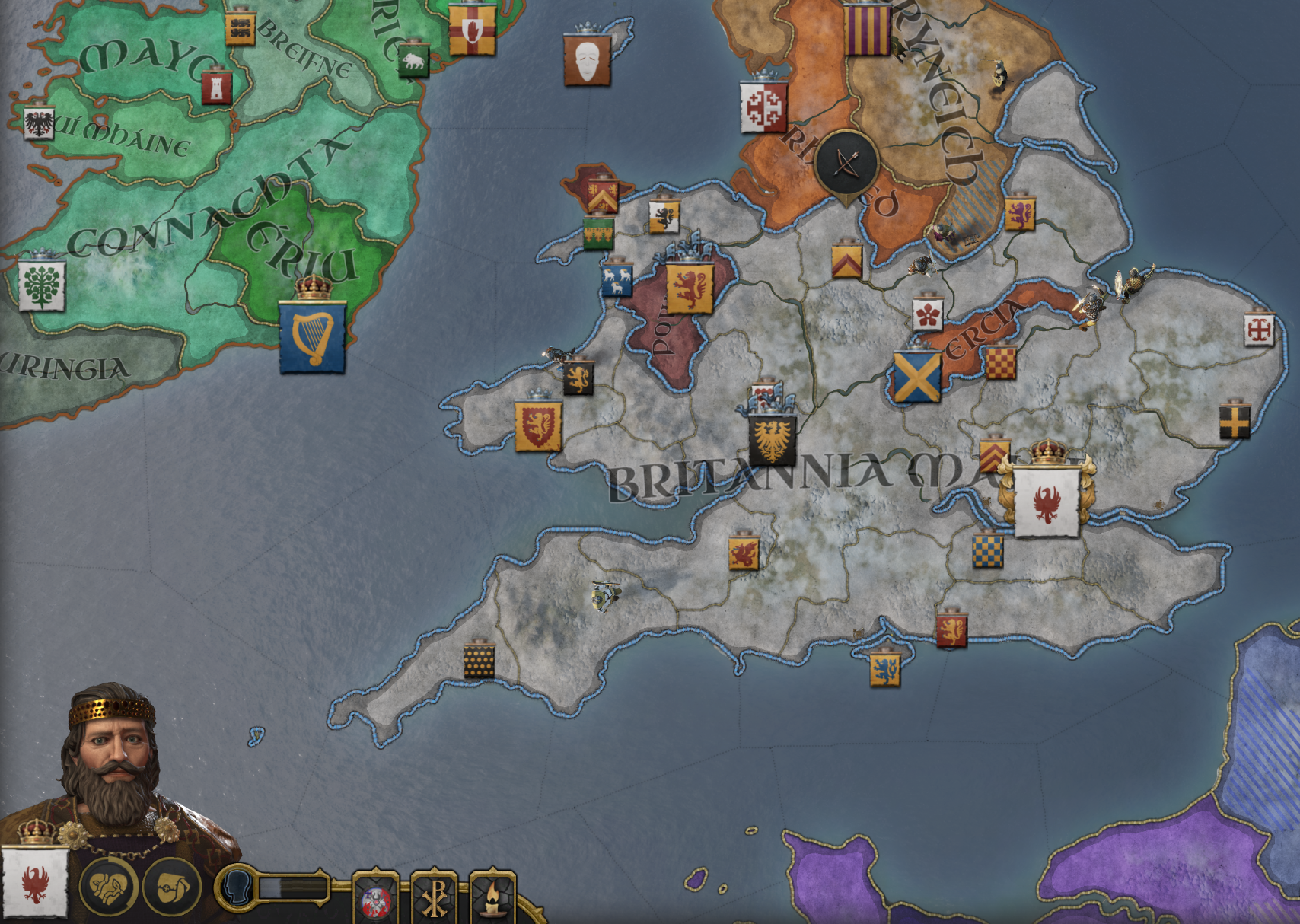
Task: Open the chained heart icon
Action: (109, 886)
